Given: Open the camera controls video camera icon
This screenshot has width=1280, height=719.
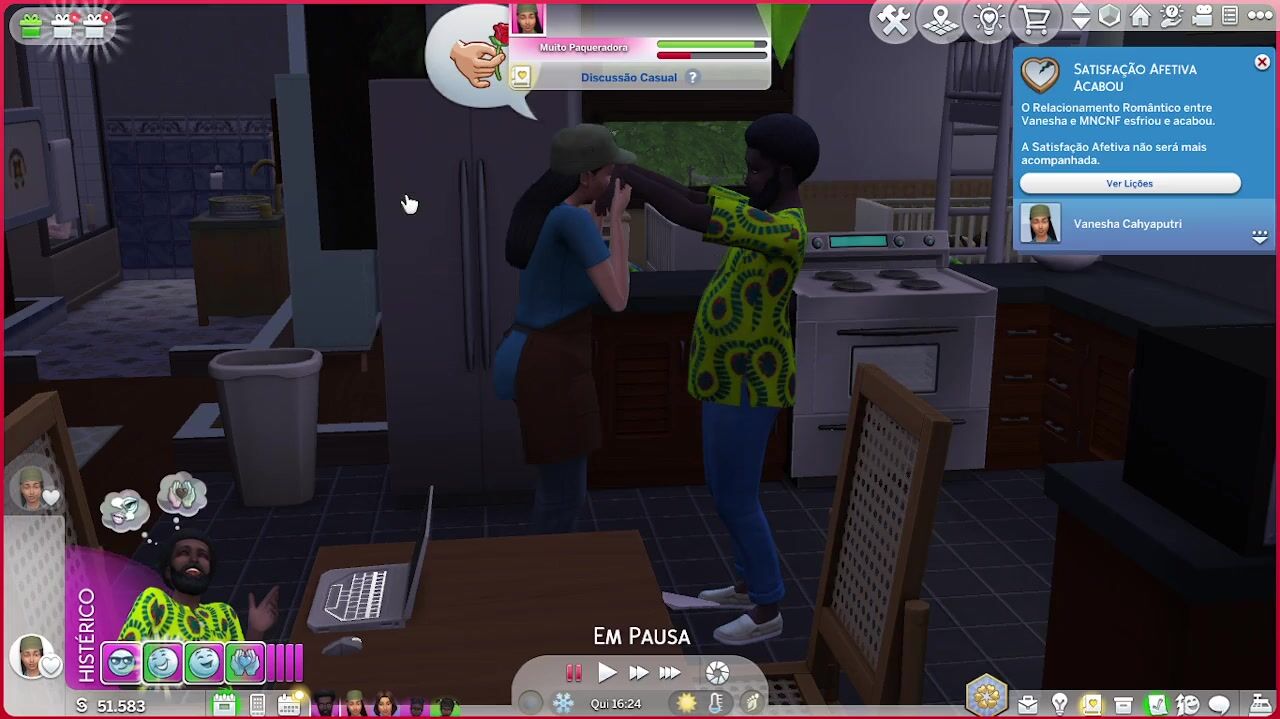Looking at the screenshot, I should (x=1201, y=17).
